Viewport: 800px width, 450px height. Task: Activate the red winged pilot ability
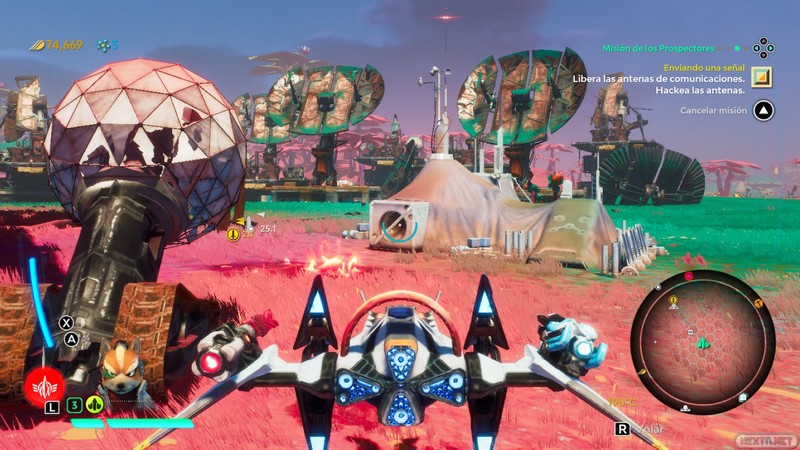(x=43, y=383)
